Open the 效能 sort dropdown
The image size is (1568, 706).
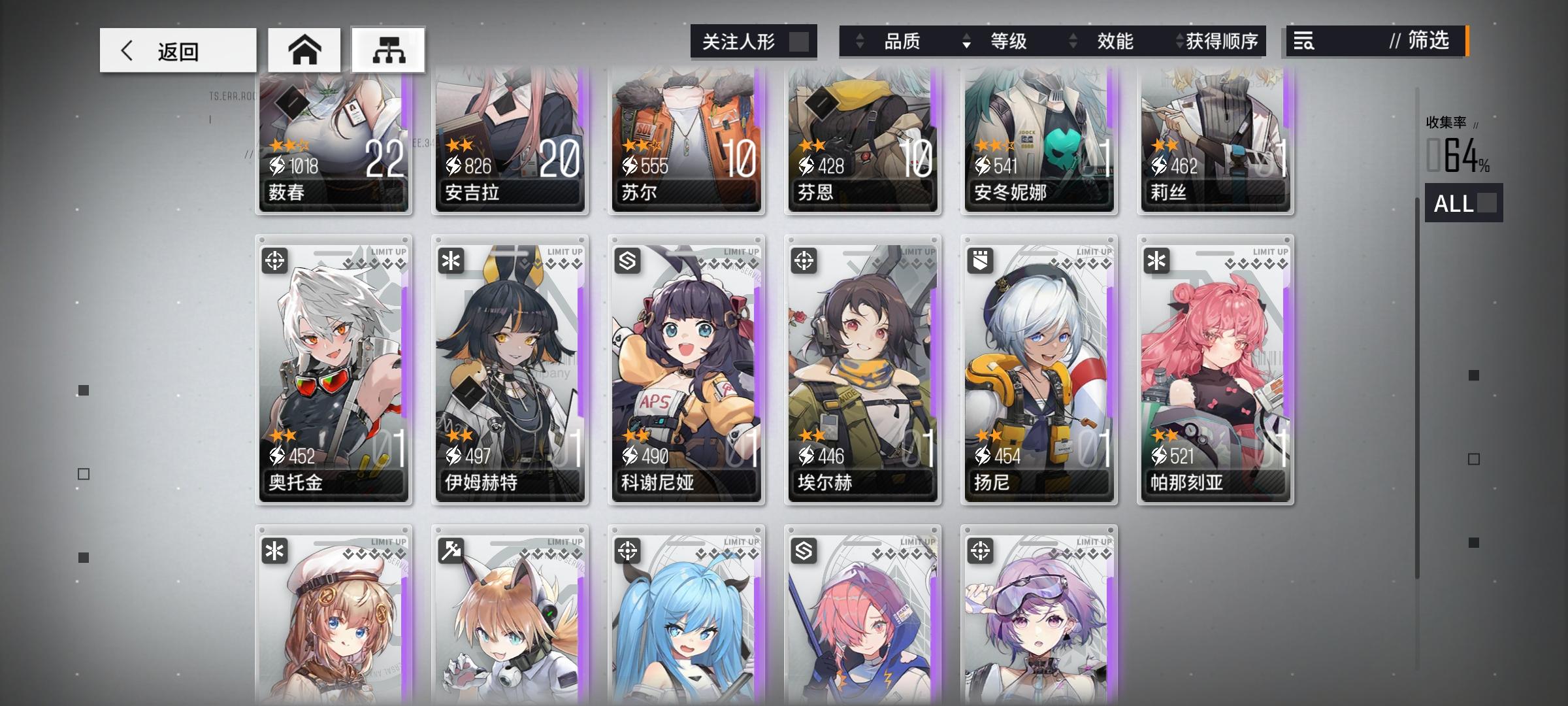click(x=1117, y=42)
